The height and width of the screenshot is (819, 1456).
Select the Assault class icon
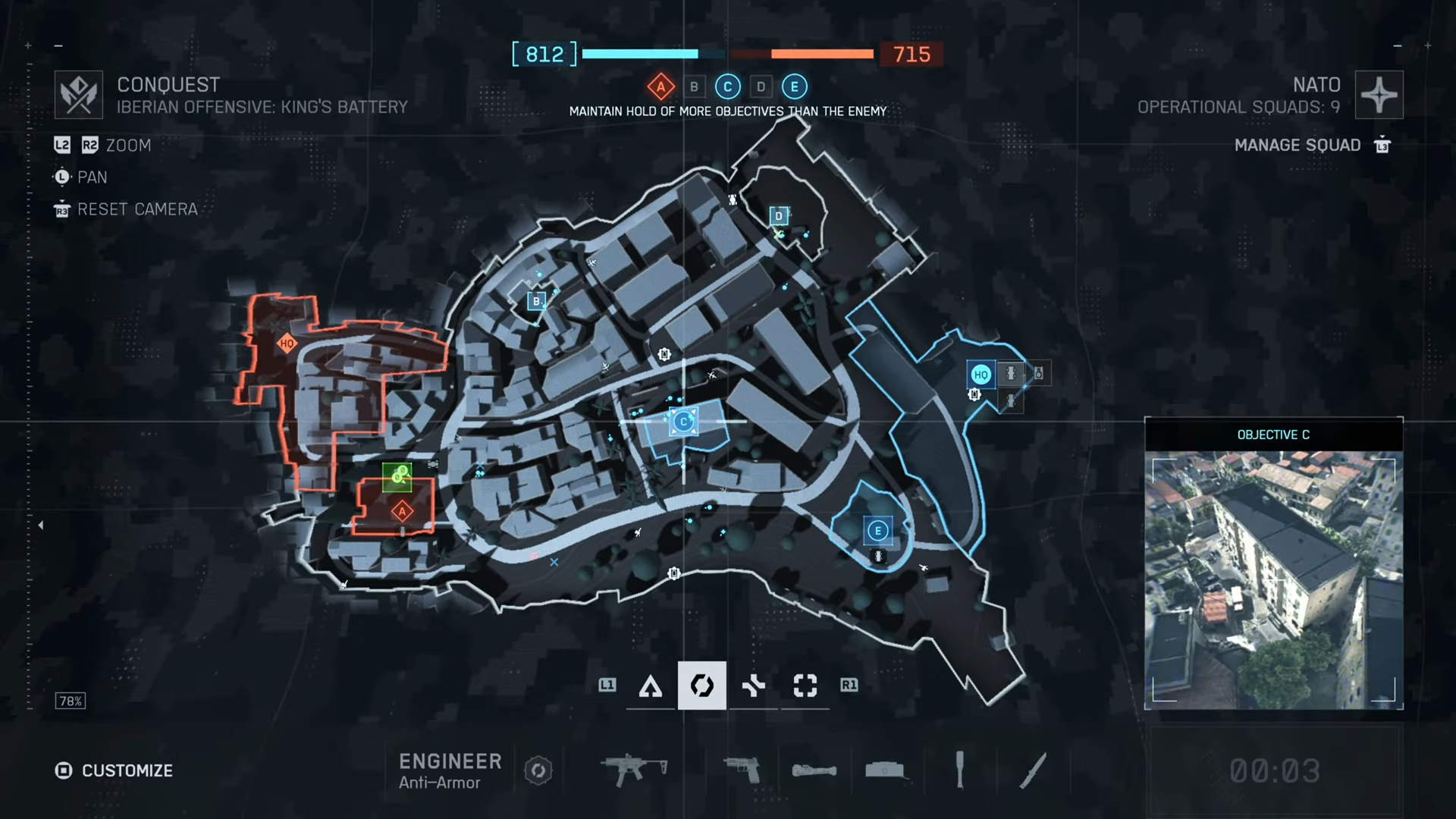pyautogui.click(x=651, y=686)
